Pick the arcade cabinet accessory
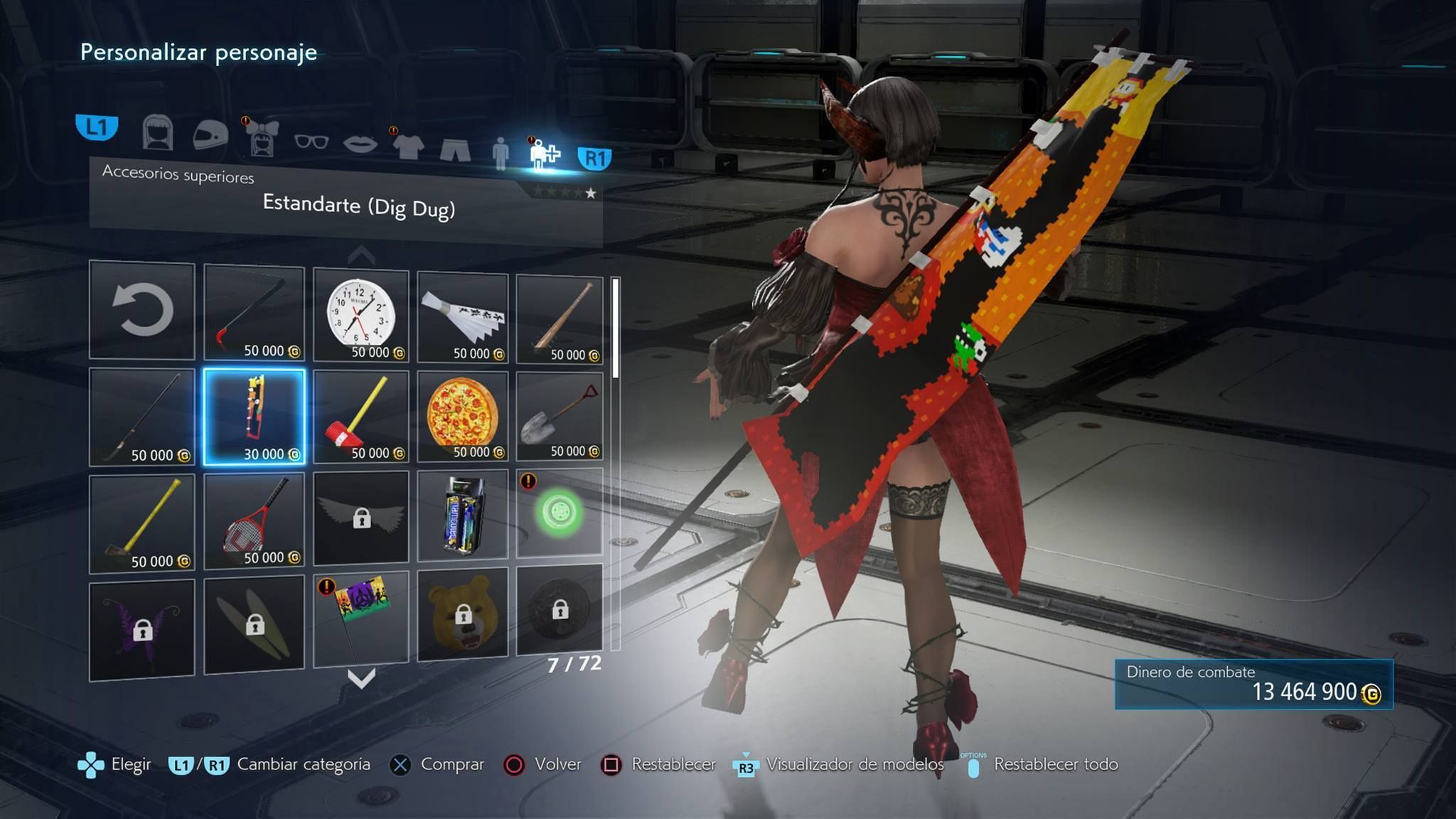Image resolution: width=1456 pixels, height=819 pixels. coord(463,516)
